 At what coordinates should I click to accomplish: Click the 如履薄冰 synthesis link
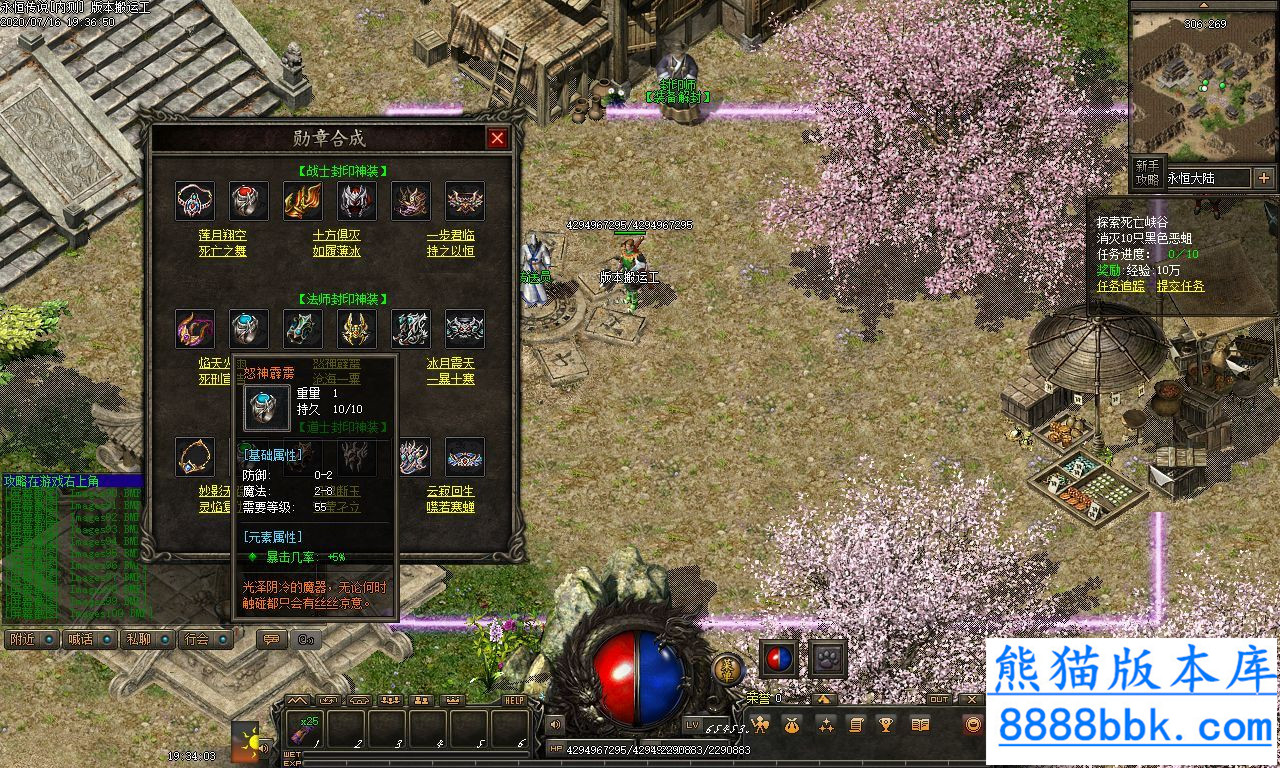pos(336,251)
